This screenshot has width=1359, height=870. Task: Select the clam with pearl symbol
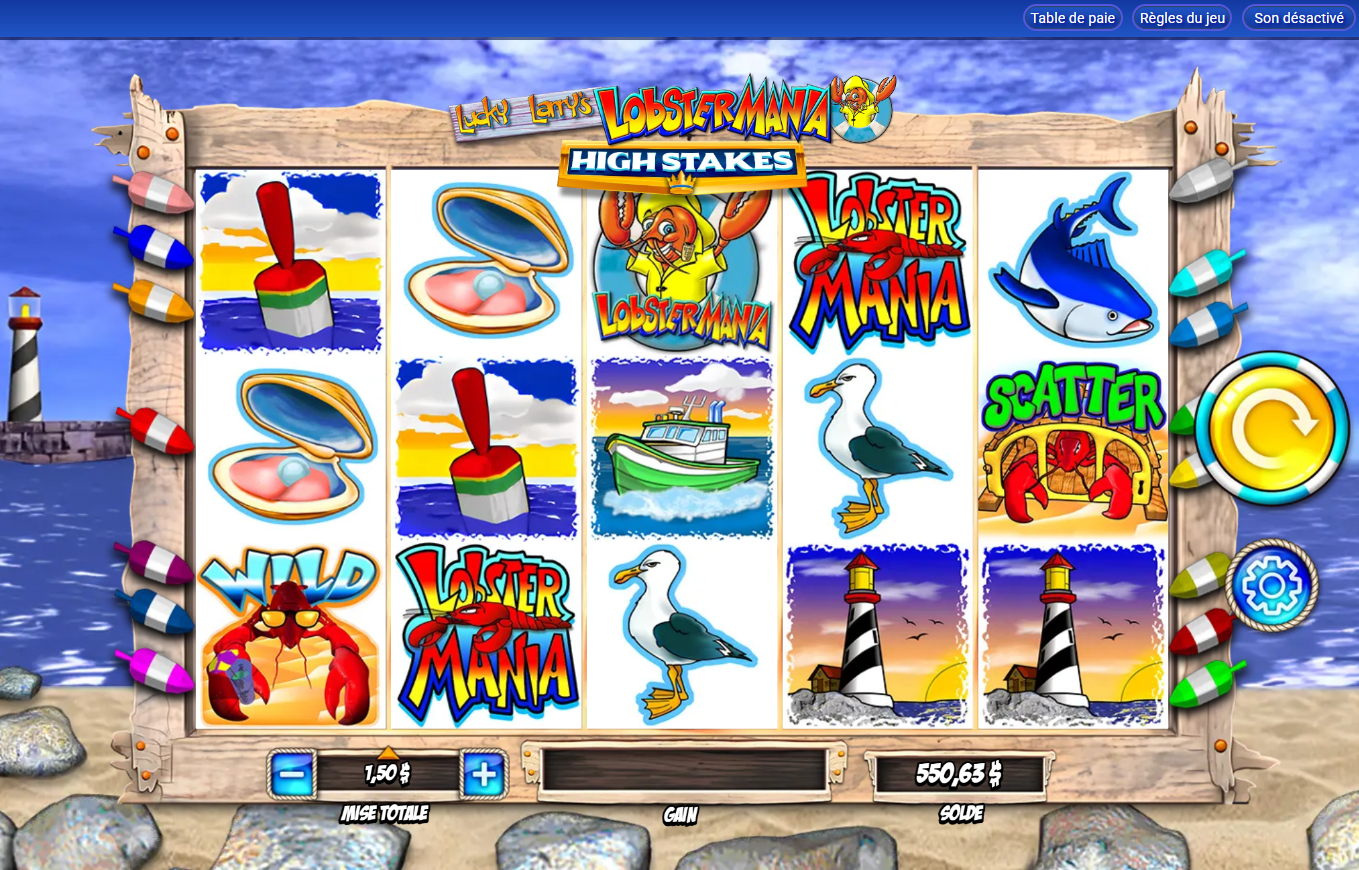(288, 450)
